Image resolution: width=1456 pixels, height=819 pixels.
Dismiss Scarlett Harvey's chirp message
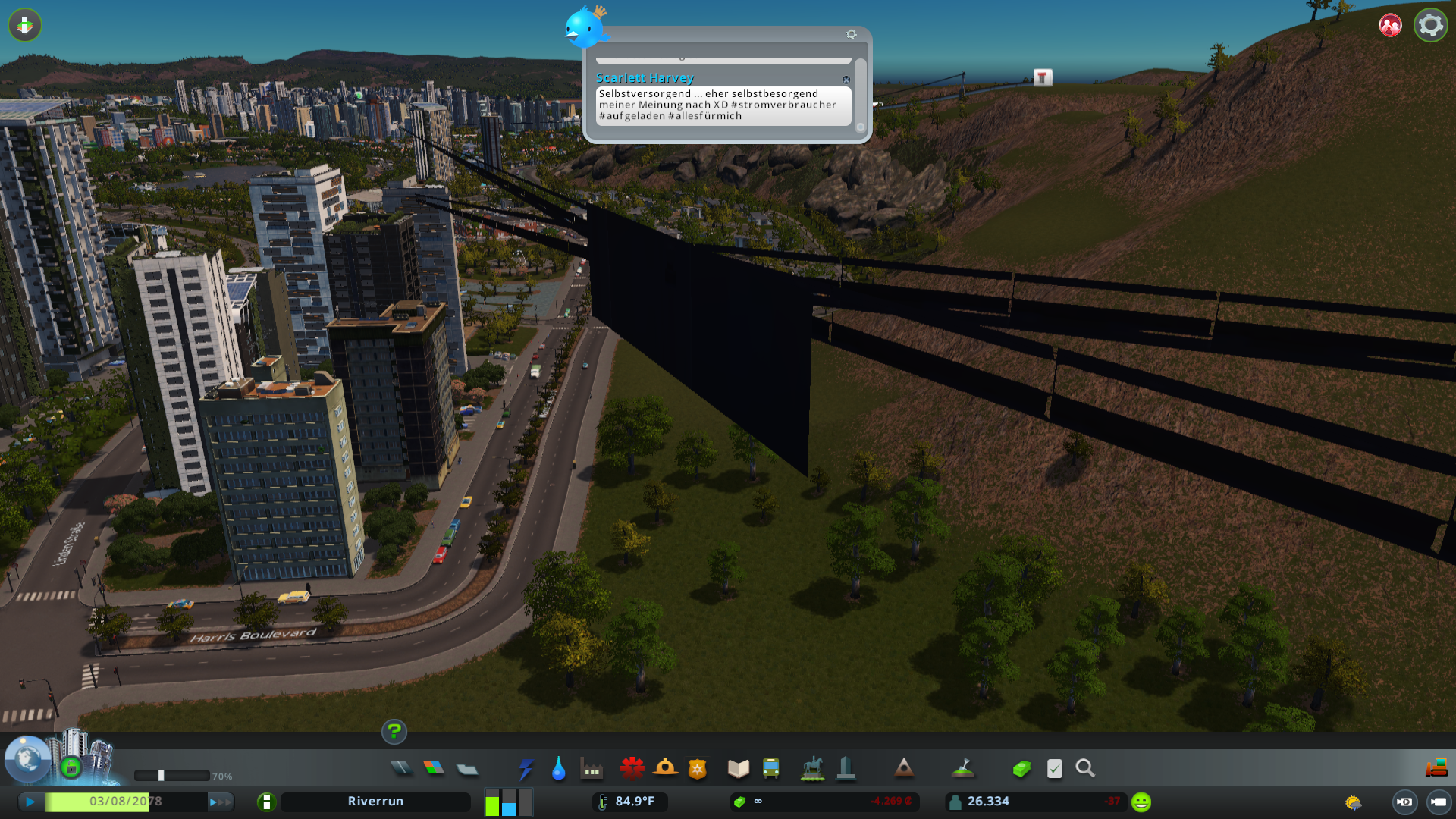(x=847, y=80)
